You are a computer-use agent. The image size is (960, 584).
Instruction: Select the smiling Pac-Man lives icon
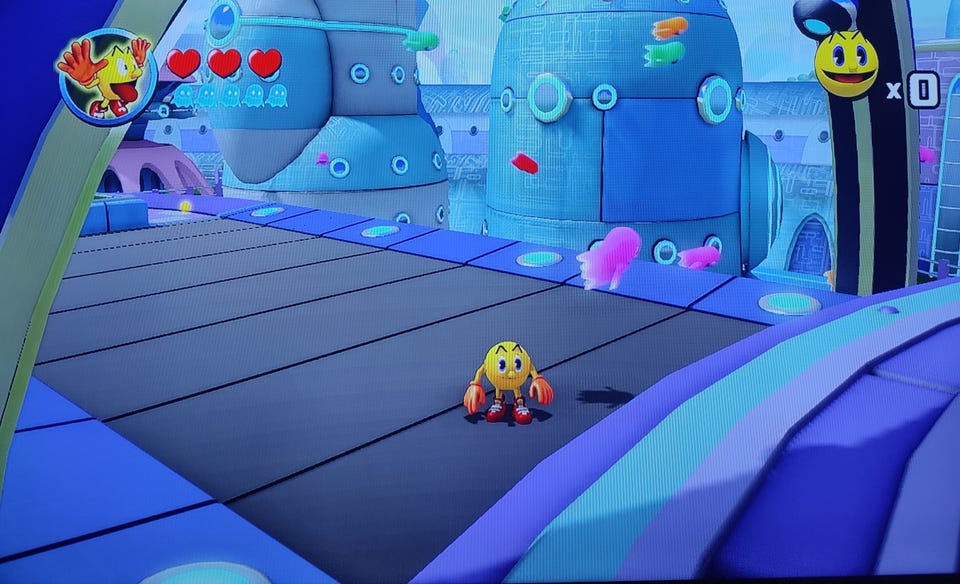click(846, 64)
